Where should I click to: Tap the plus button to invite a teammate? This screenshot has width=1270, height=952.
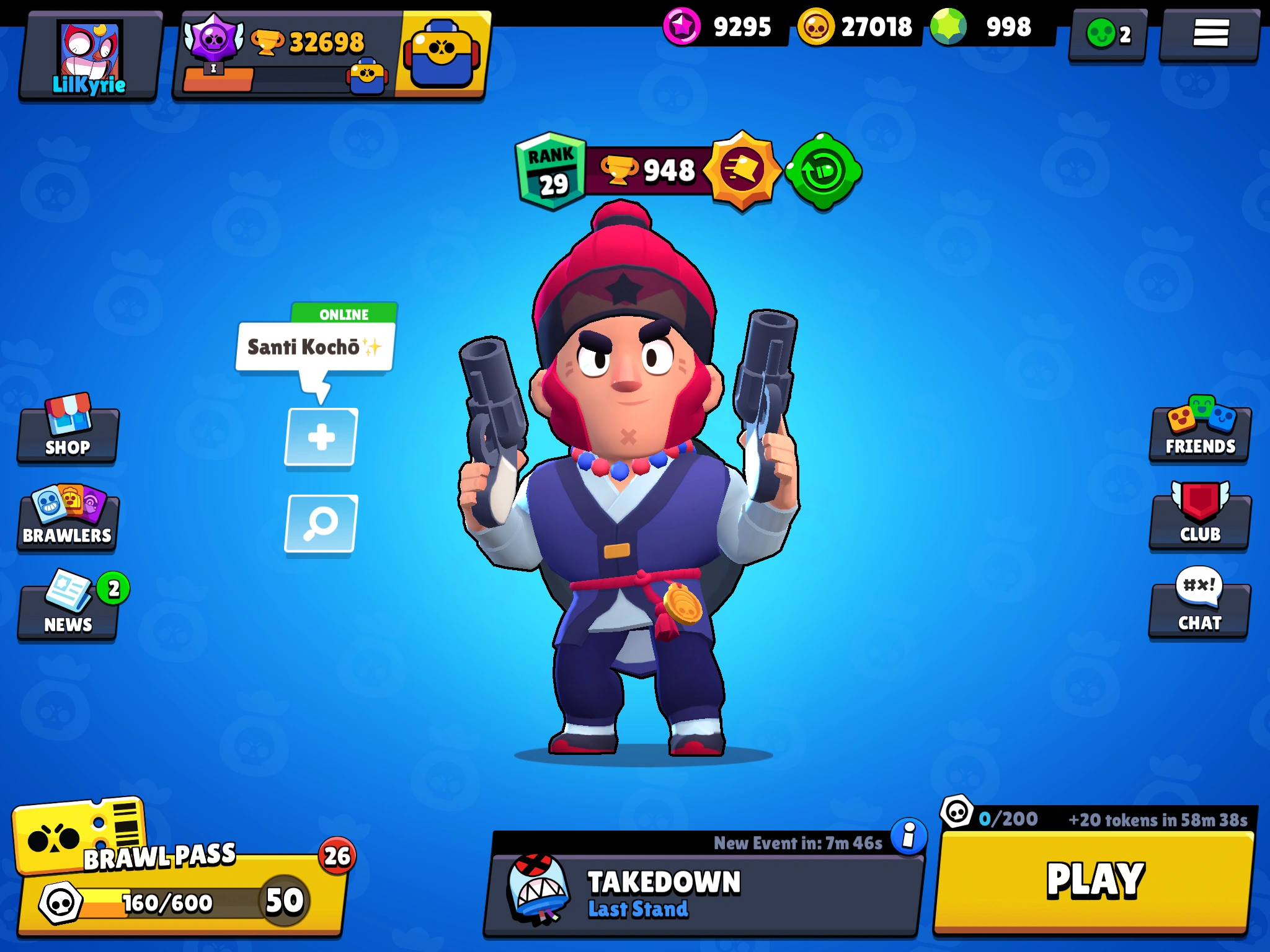tap(320, 437)
